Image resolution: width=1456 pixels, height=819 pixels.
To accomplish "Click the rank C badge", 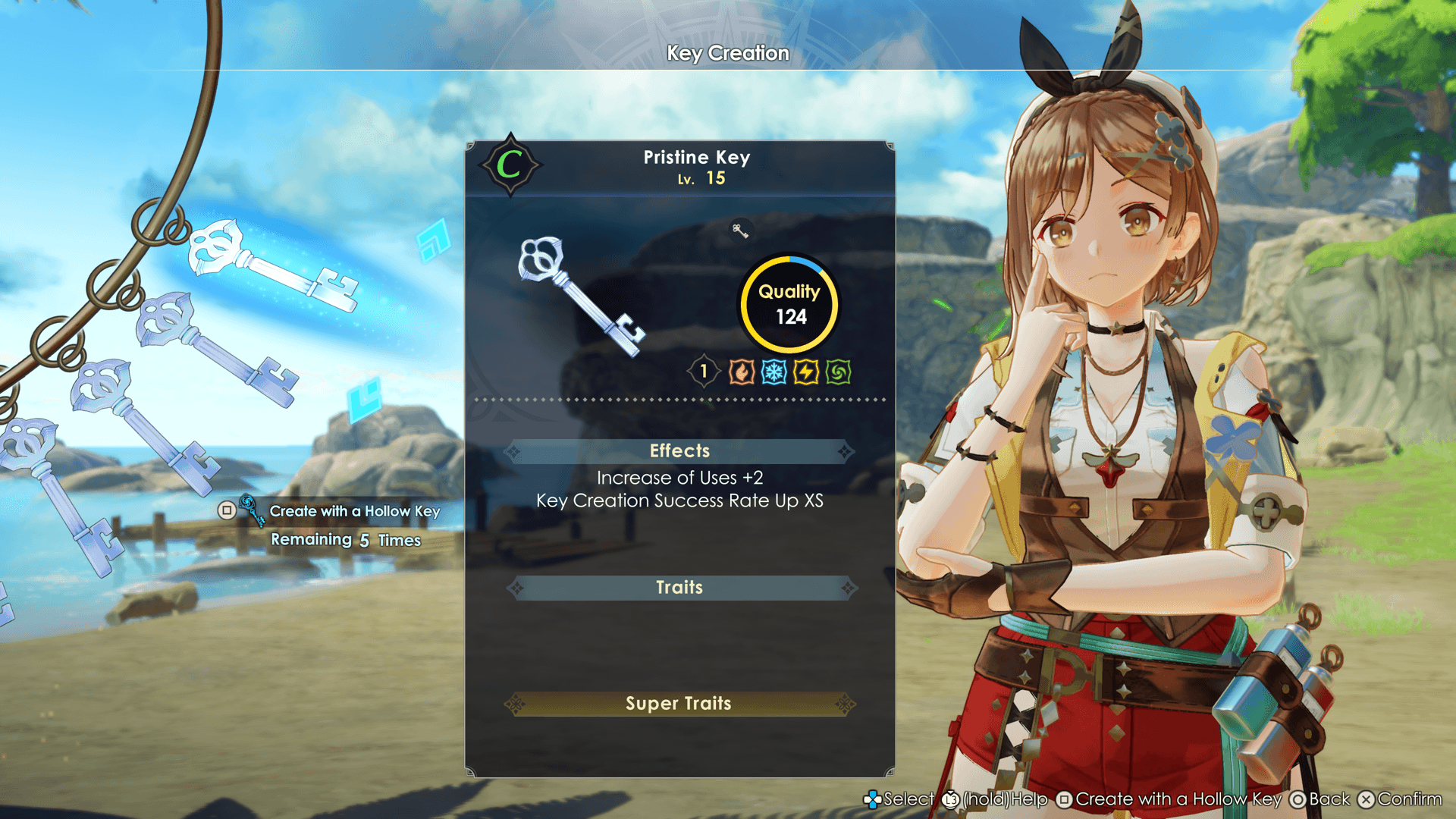I will click(x=510, y=165).
